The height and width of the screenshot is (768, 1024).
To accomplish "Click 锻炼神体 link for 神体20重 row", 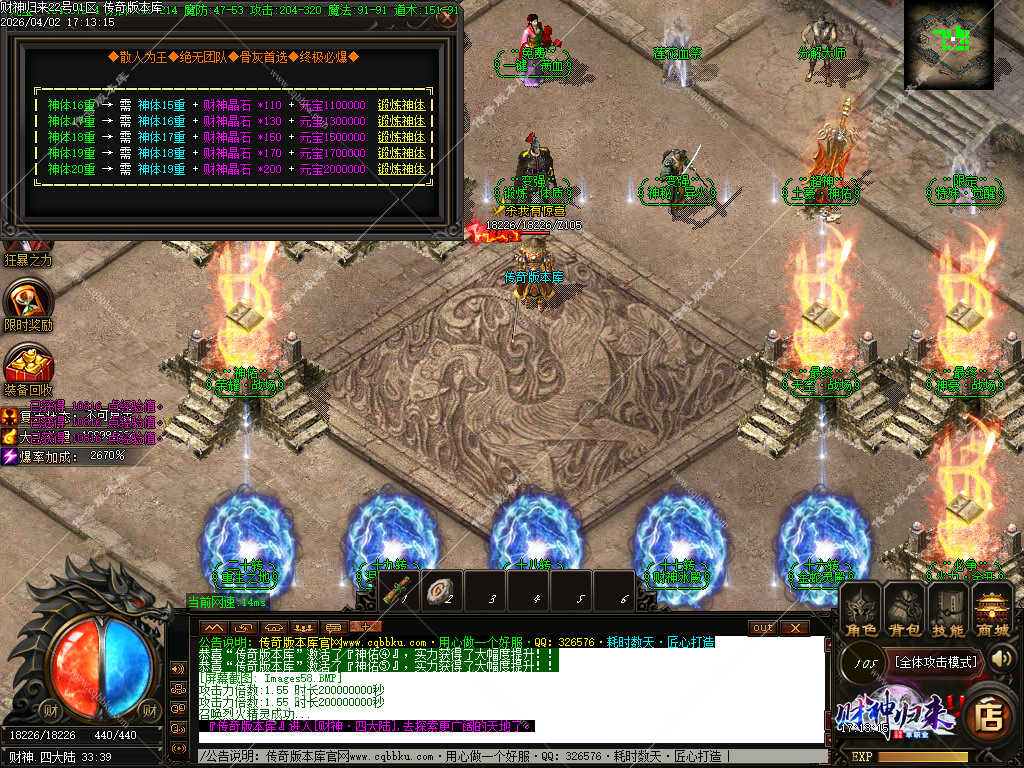I will click(401, 169).
